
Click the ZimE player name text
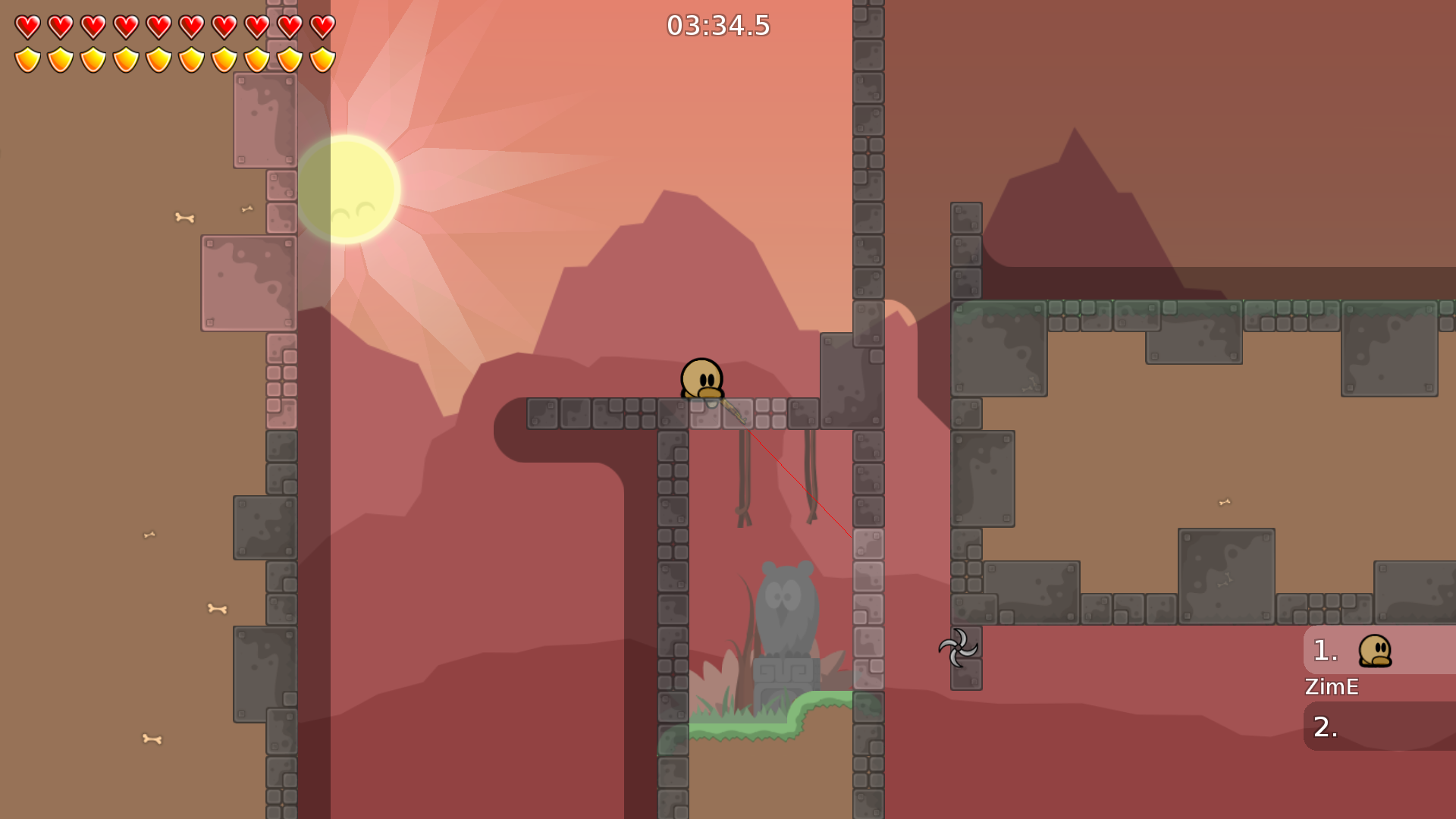point(1332,688)
